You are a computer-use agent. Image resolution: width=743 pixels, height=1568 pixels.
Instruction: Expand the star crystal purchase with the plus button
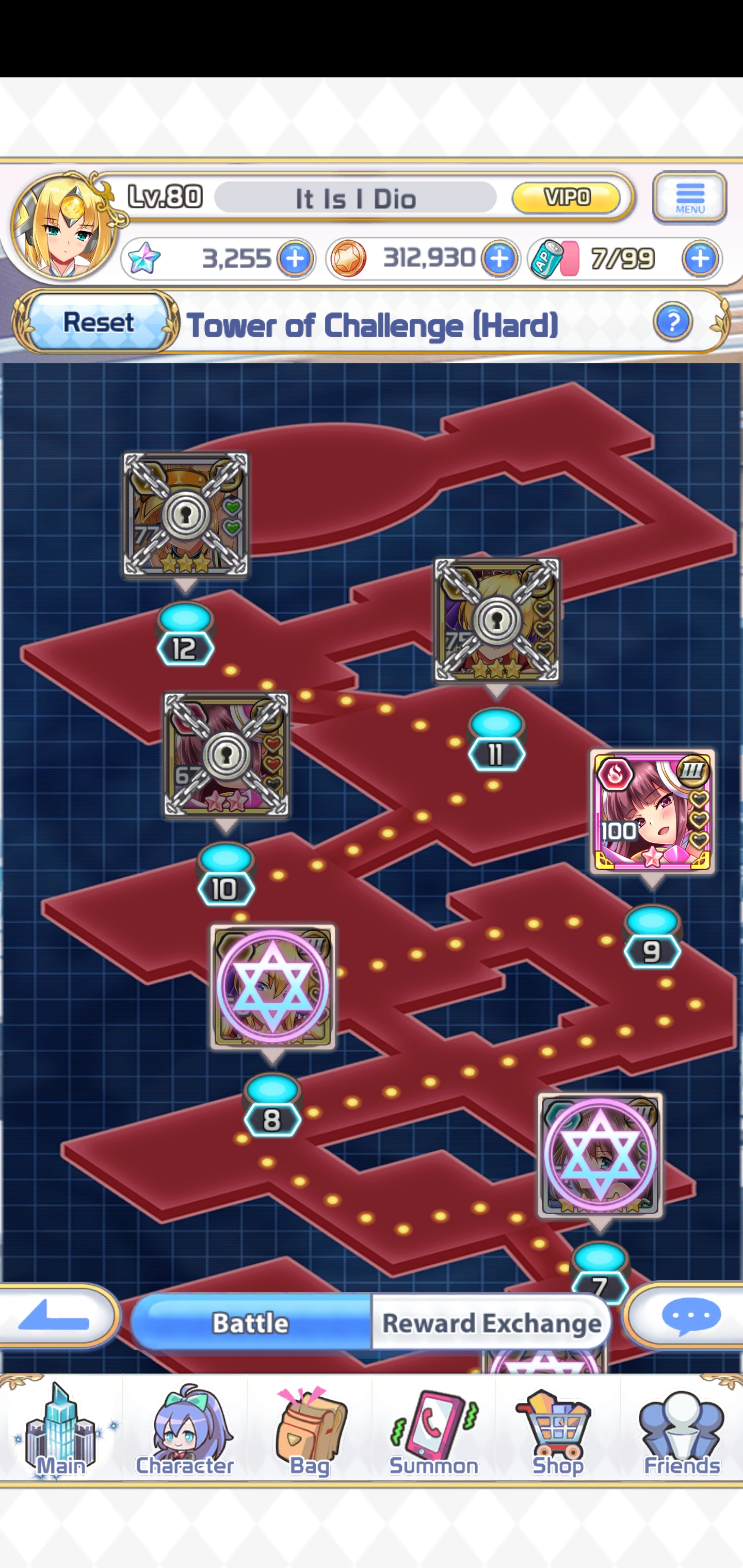point(295,259)
